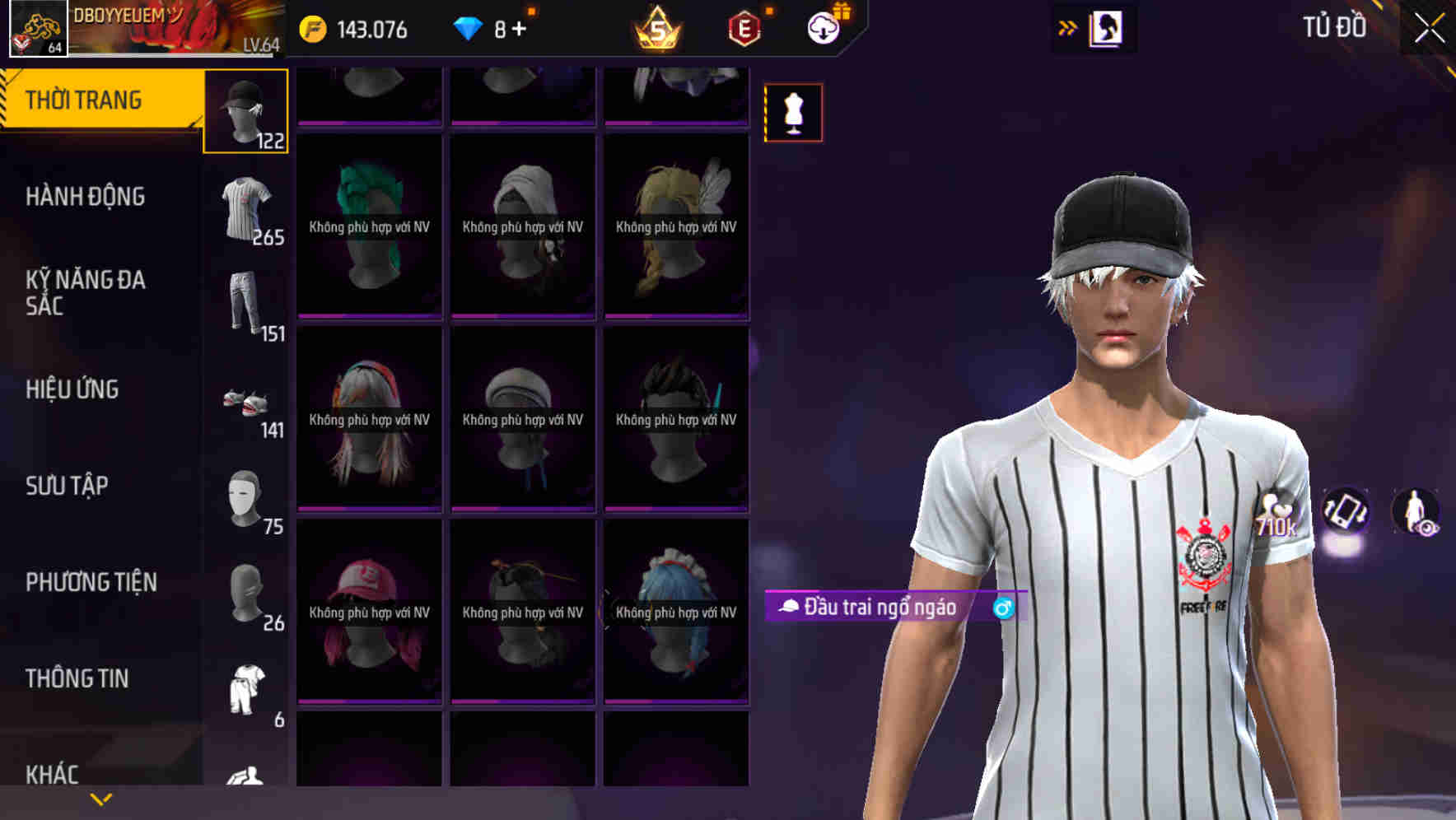1456x820 pixels.
Task: Open the cloud download gift icon
Action: (825, 29)
